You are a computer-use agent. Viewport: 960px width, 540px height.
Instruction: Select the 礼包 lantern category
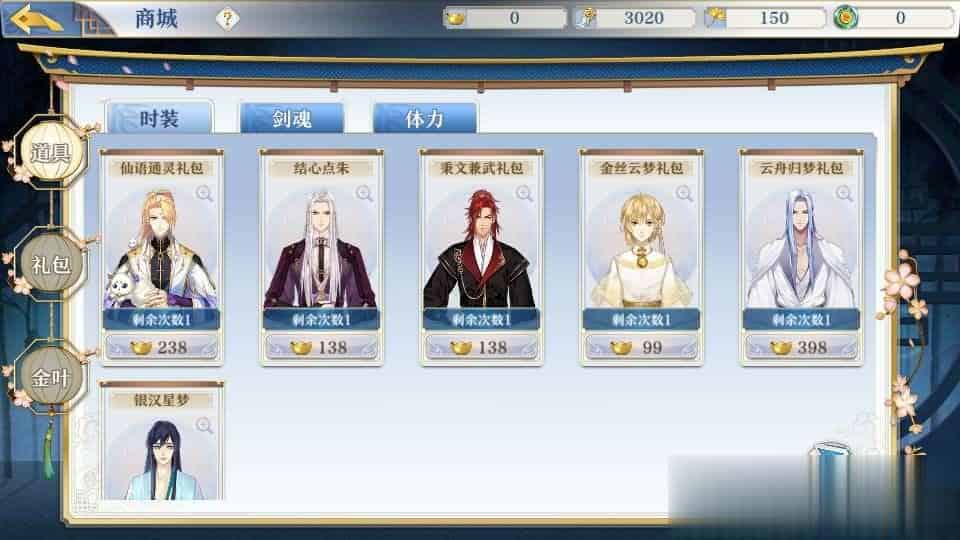[x=49, y=264]
